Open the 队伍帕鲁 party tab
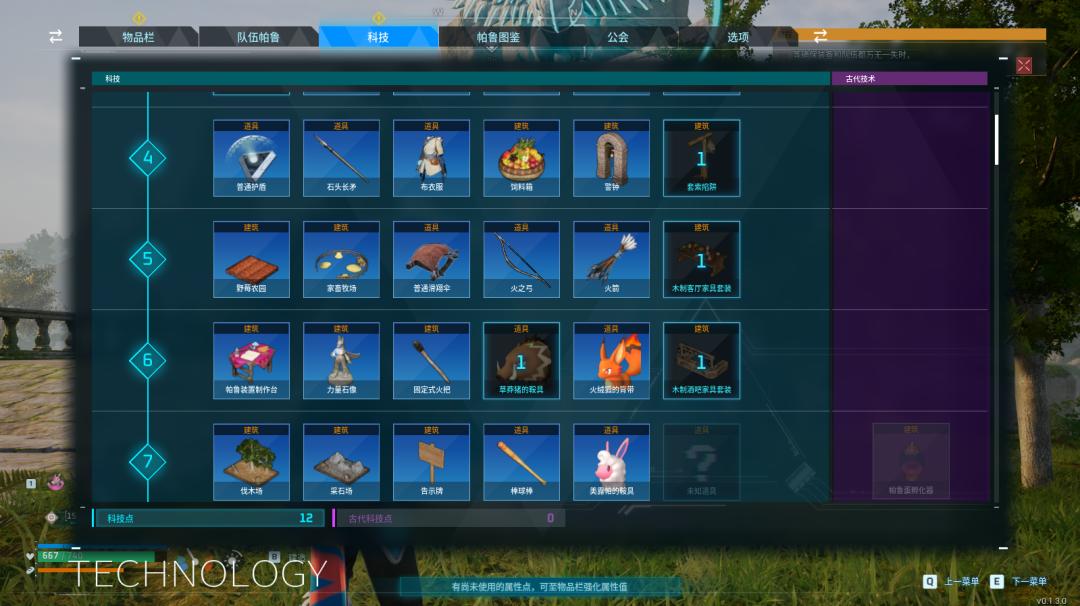 [x=258, y=37]
